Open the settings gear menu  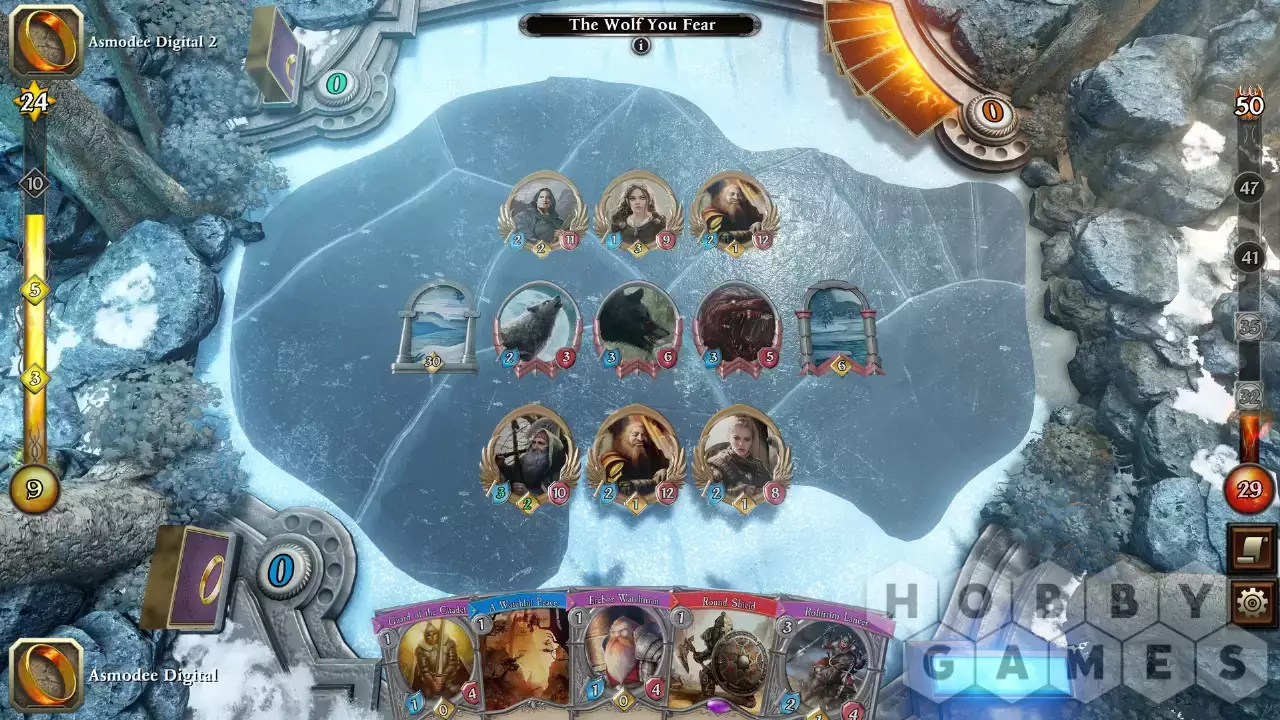(x=1253, y=603)
